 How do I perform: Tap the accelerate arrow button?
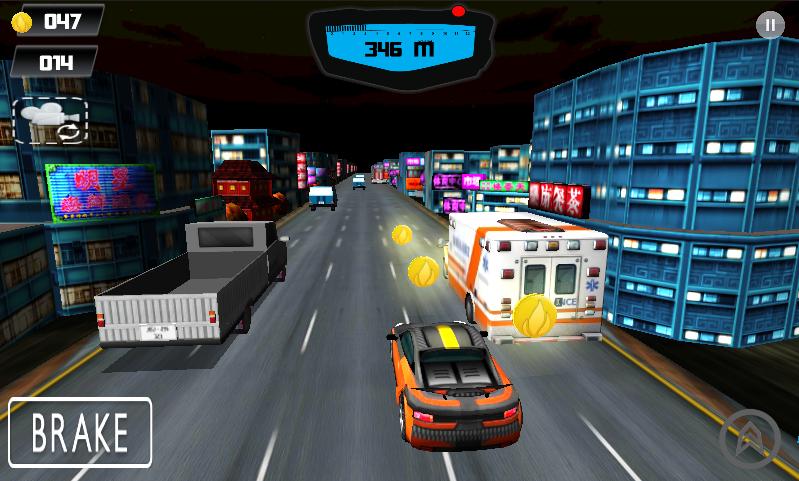(750, 438)
